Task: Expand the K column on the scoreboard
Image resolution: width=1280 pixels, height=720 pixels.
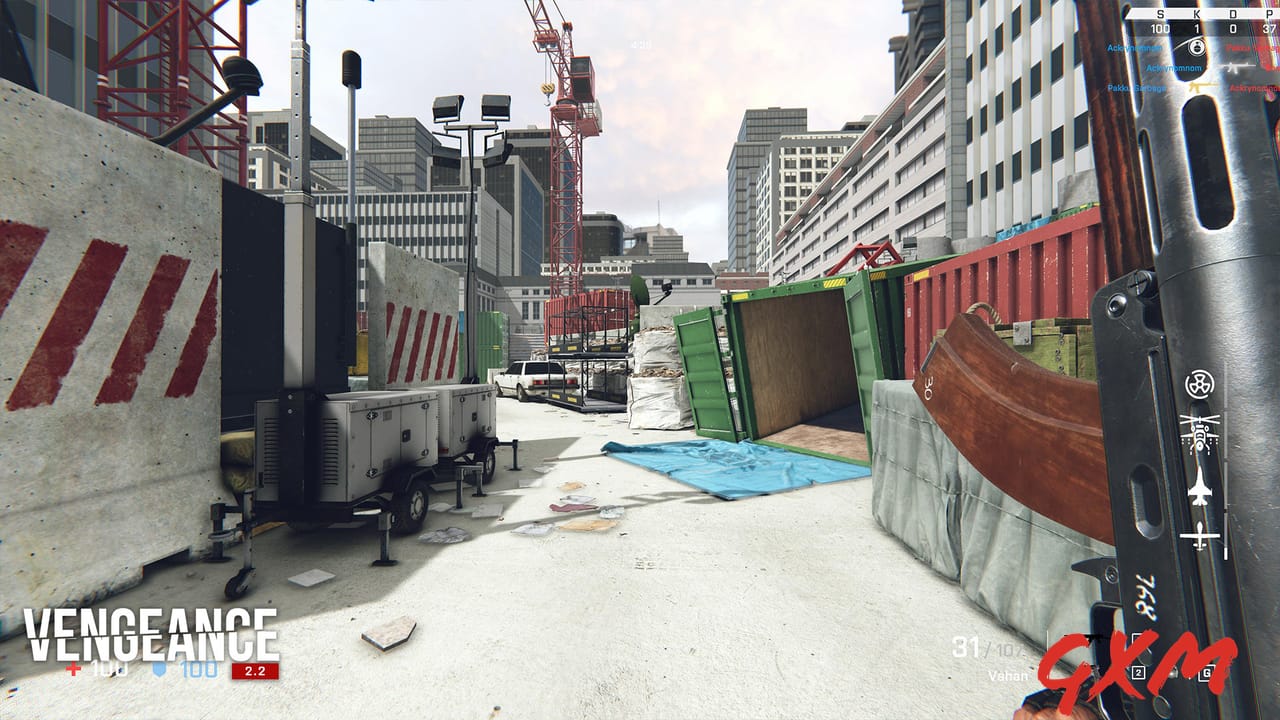Action: tap(1197, 12)
